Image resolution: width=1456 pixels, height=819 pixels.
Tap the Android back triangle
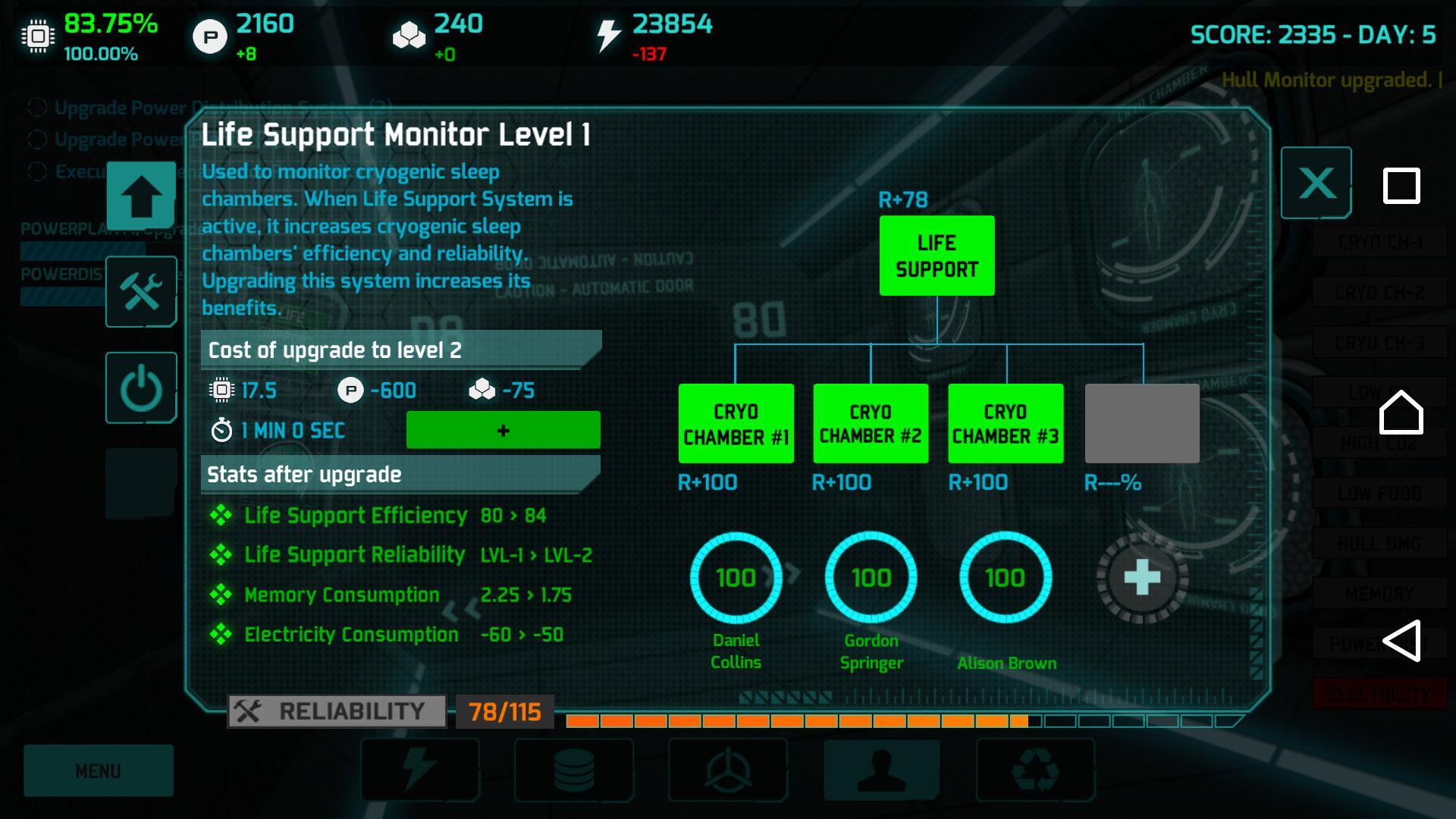click(1401, 641)
